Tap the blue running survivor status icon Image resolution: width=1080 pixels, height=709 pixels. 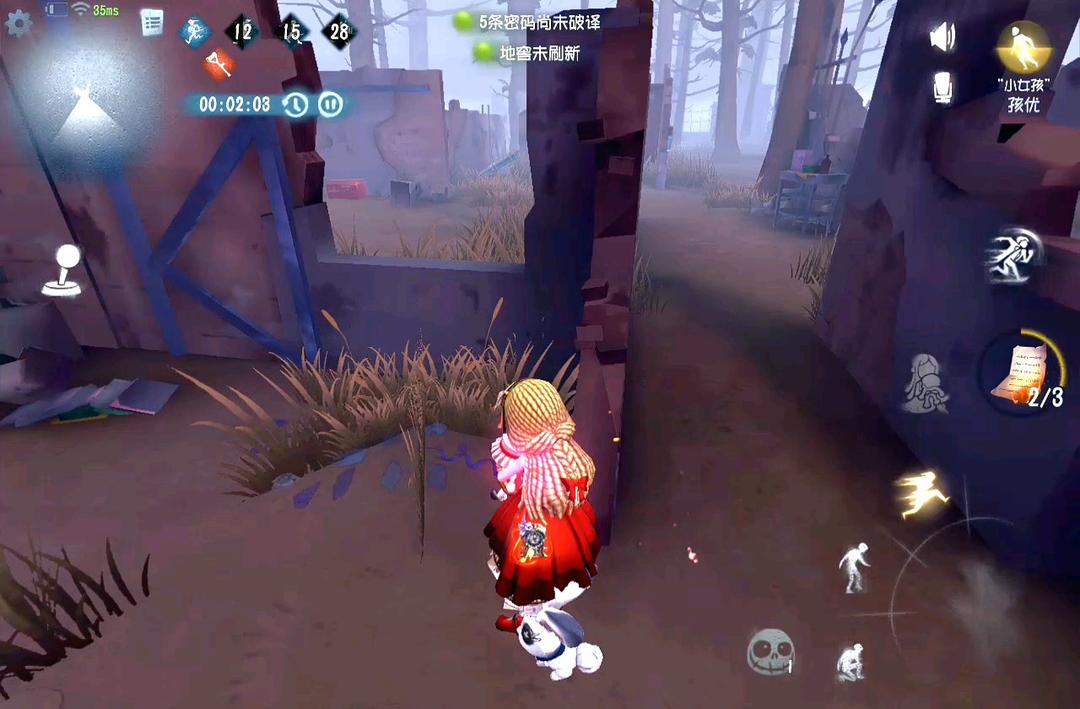tap(195, 32)
